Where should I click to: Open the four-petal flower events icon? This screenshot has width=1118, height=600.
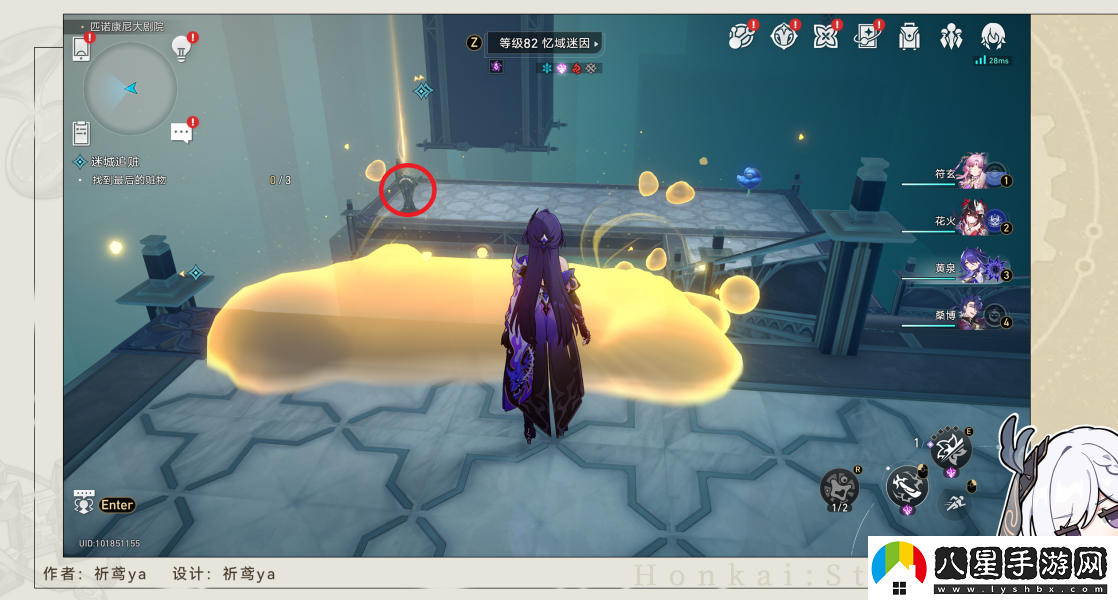[825, 37]
